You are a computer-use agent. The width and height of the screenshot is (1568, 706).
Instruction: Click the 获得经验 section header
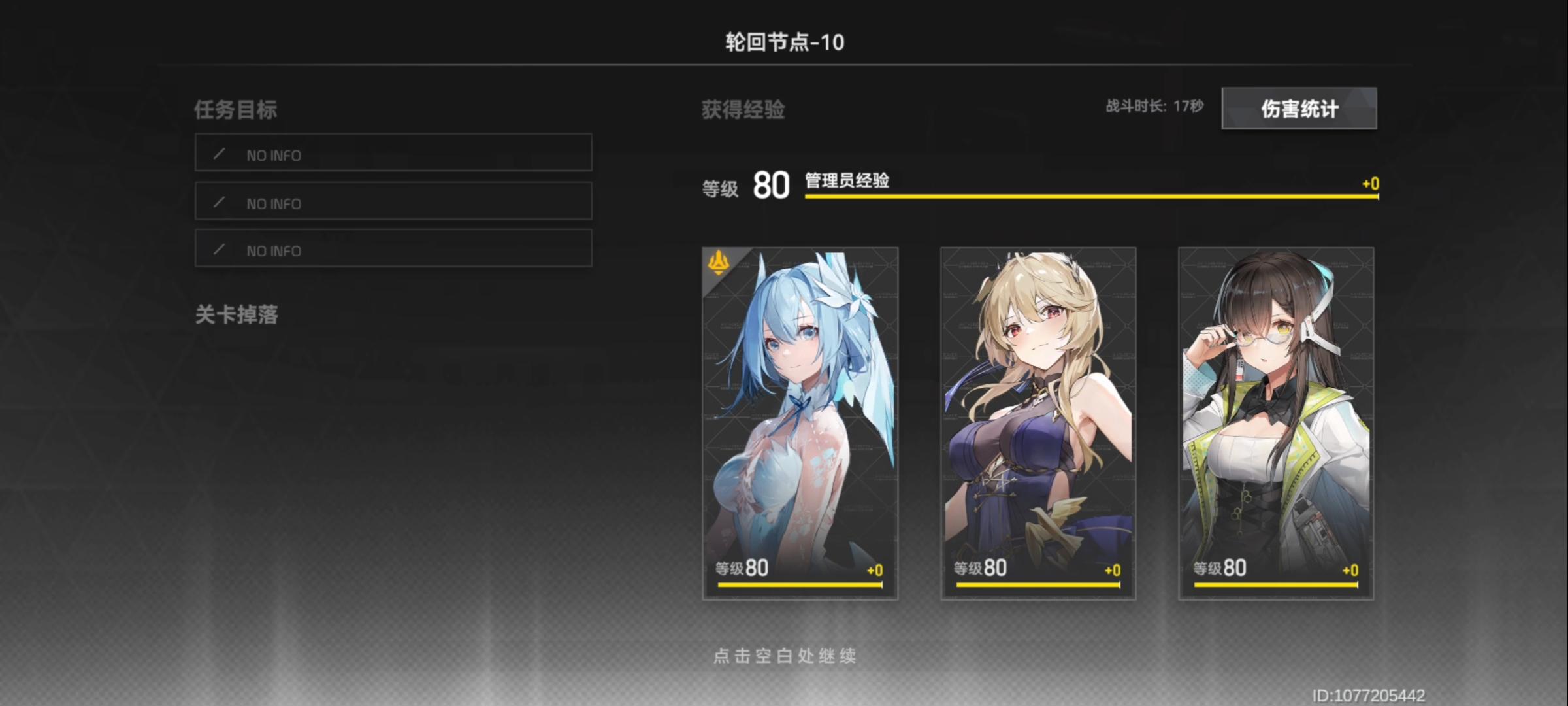click(x=742, y=110)
